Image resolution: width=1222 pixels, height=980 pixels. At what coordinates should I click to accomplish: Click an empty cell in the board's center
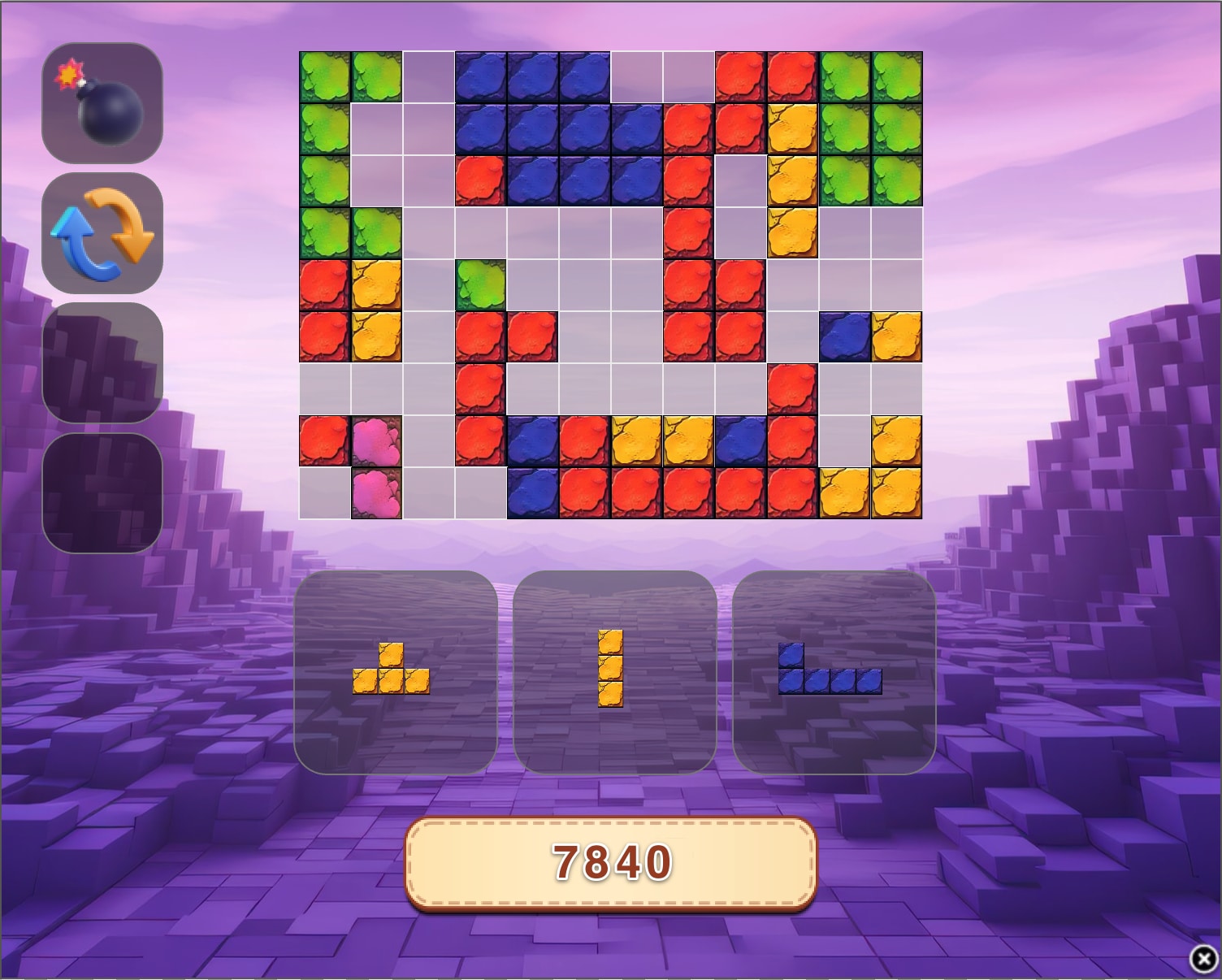(585, 337)
